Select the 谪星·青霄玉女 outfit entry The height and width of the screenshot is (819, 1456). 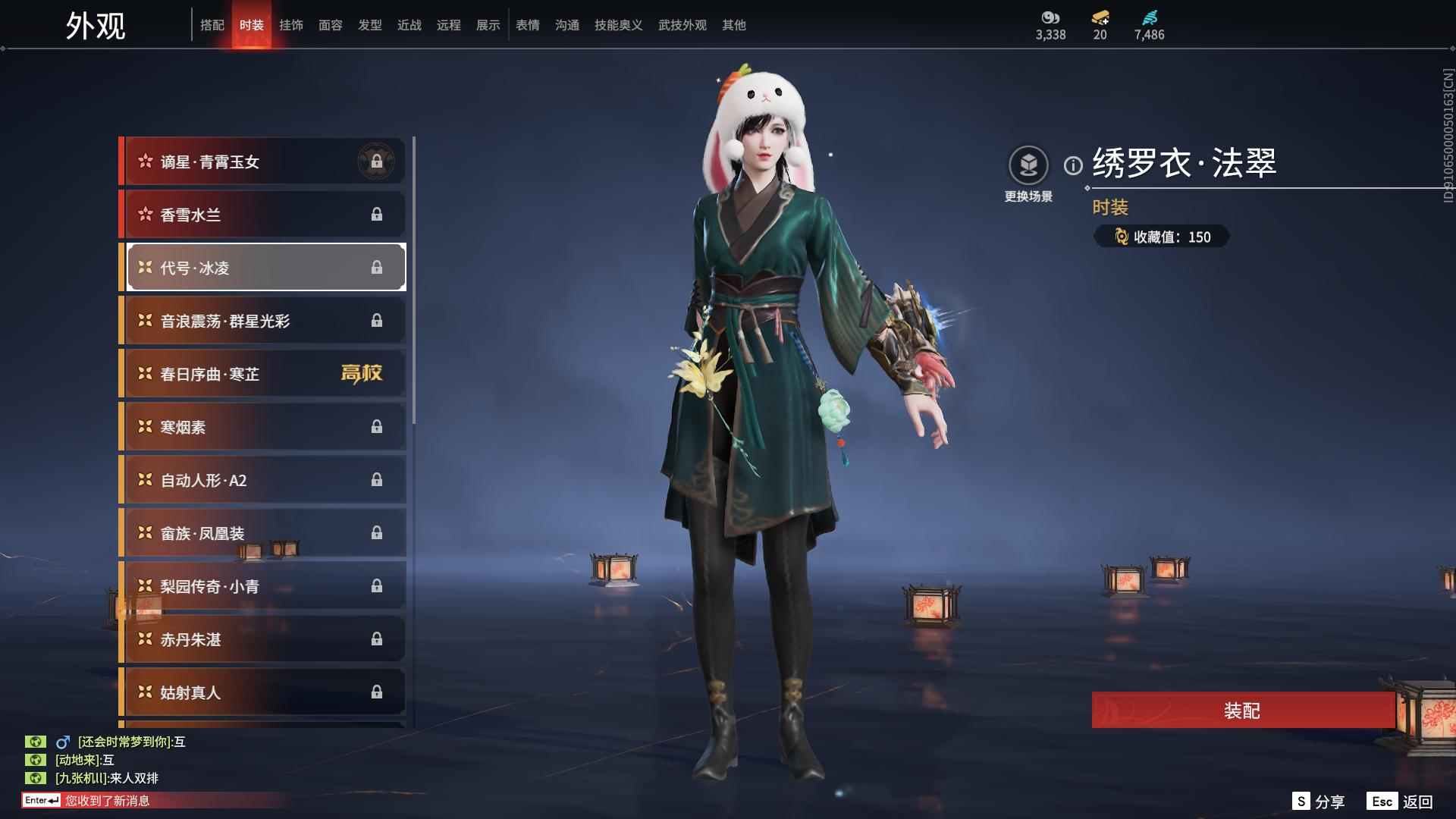pyautogui.click(x=262, y=161)
